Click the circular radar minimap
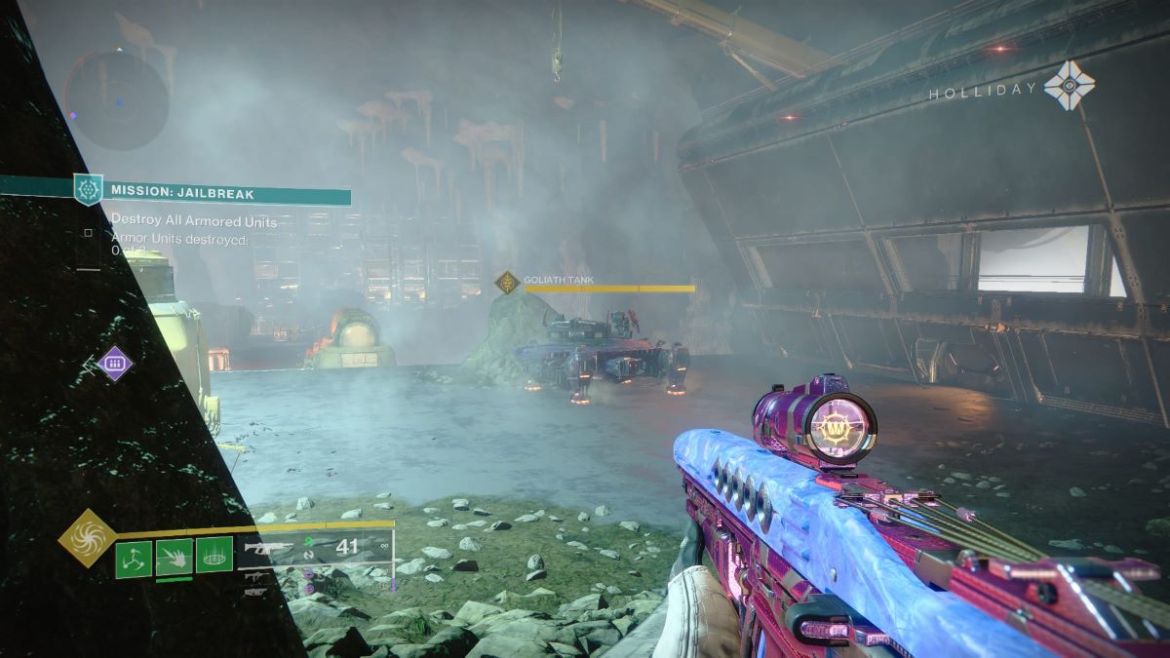 115,97
